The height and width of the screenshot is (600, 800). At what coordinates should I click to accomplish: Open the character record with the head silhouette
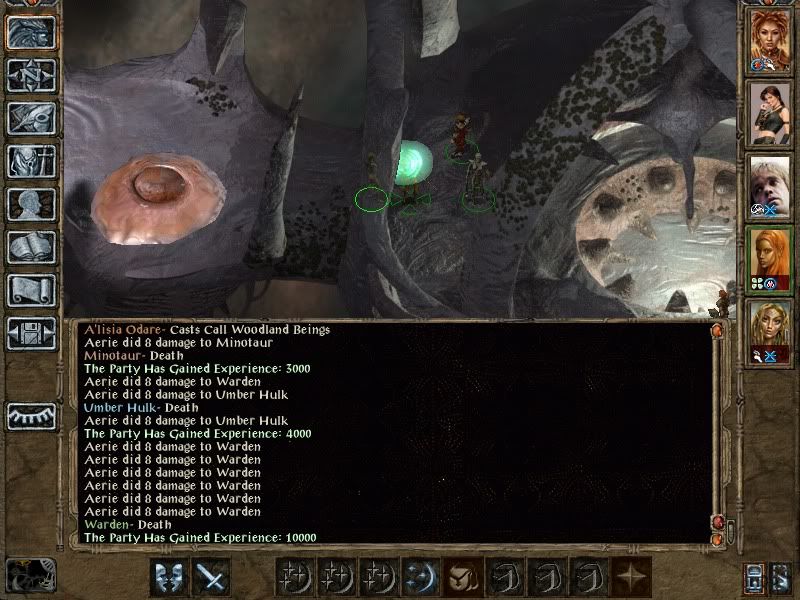(31, 204)
